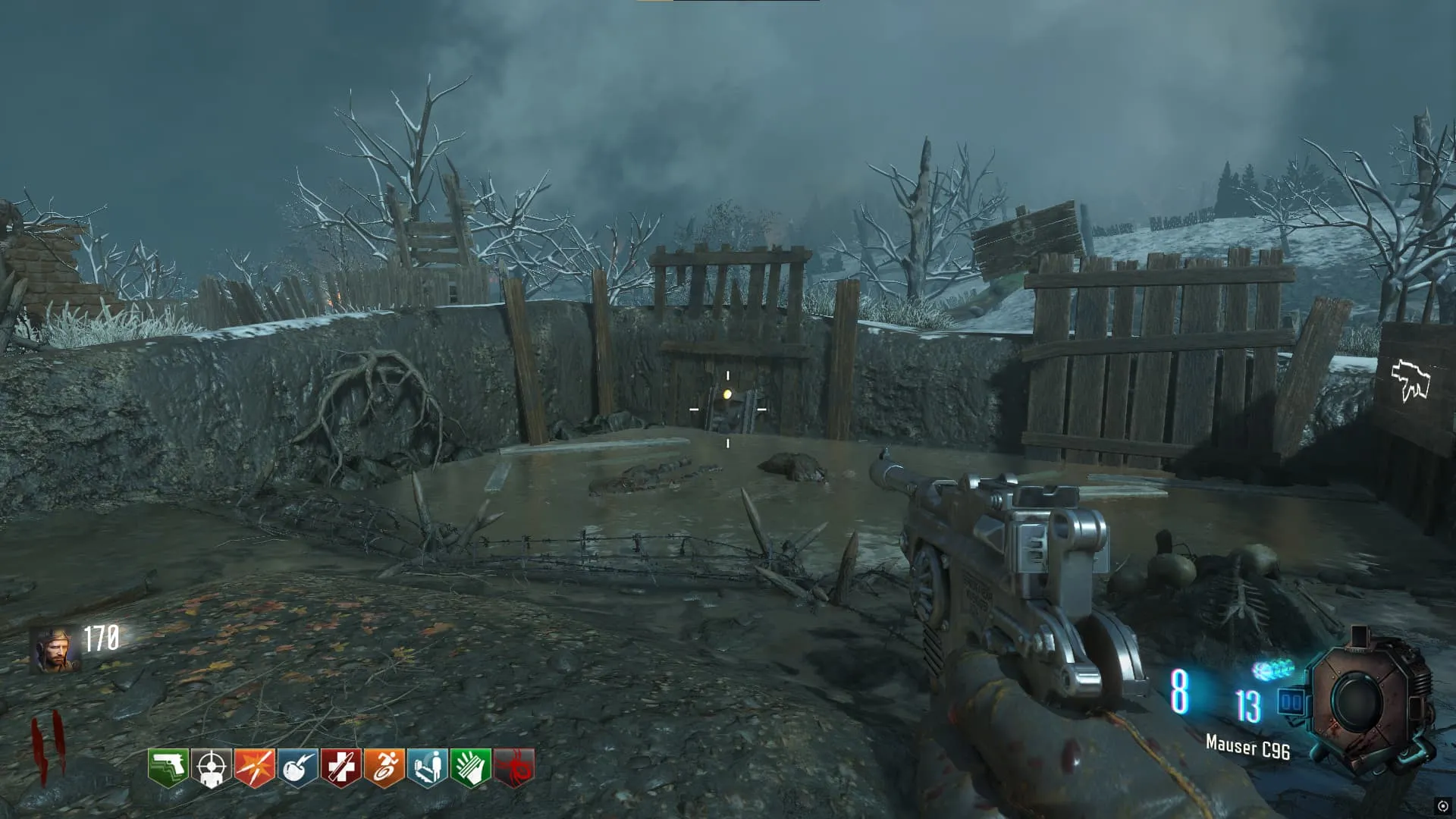Select the red spider perk icon
Viewport: 1456px width, 819px height.
(x=513, y=768)
